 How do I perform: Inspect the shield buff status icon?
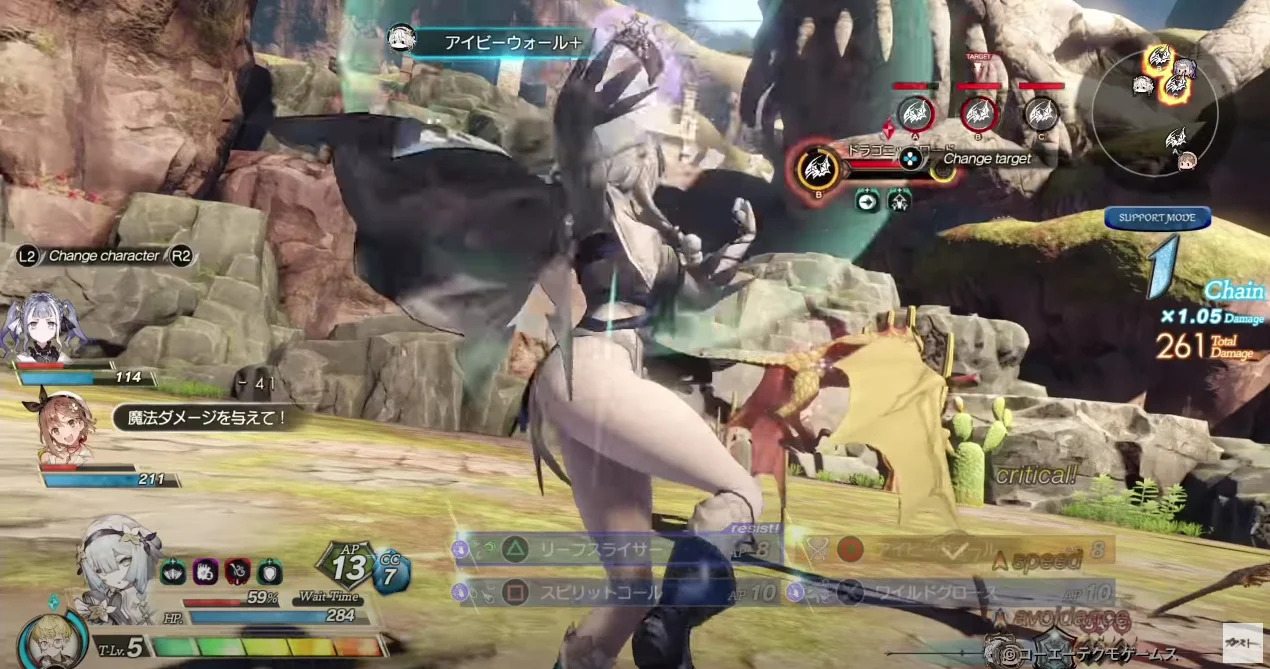269,571
